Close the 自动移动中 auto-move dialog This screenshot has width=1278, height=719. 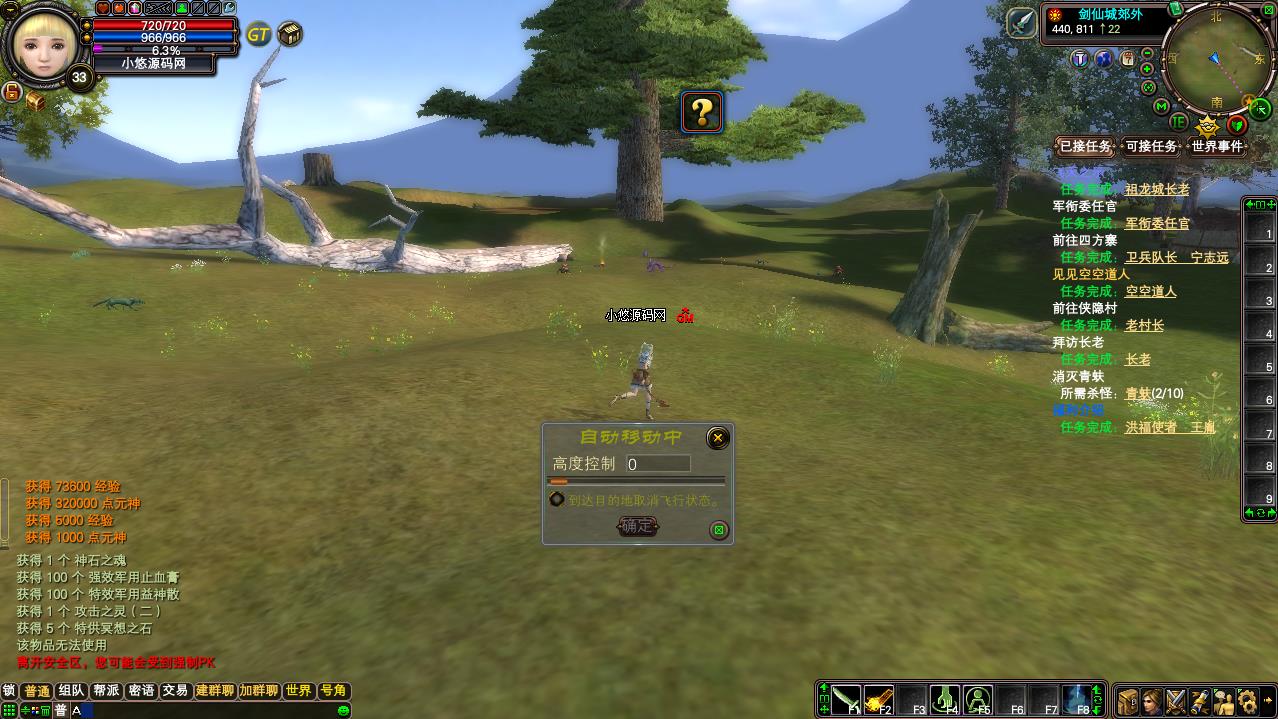tap(717, 438)
